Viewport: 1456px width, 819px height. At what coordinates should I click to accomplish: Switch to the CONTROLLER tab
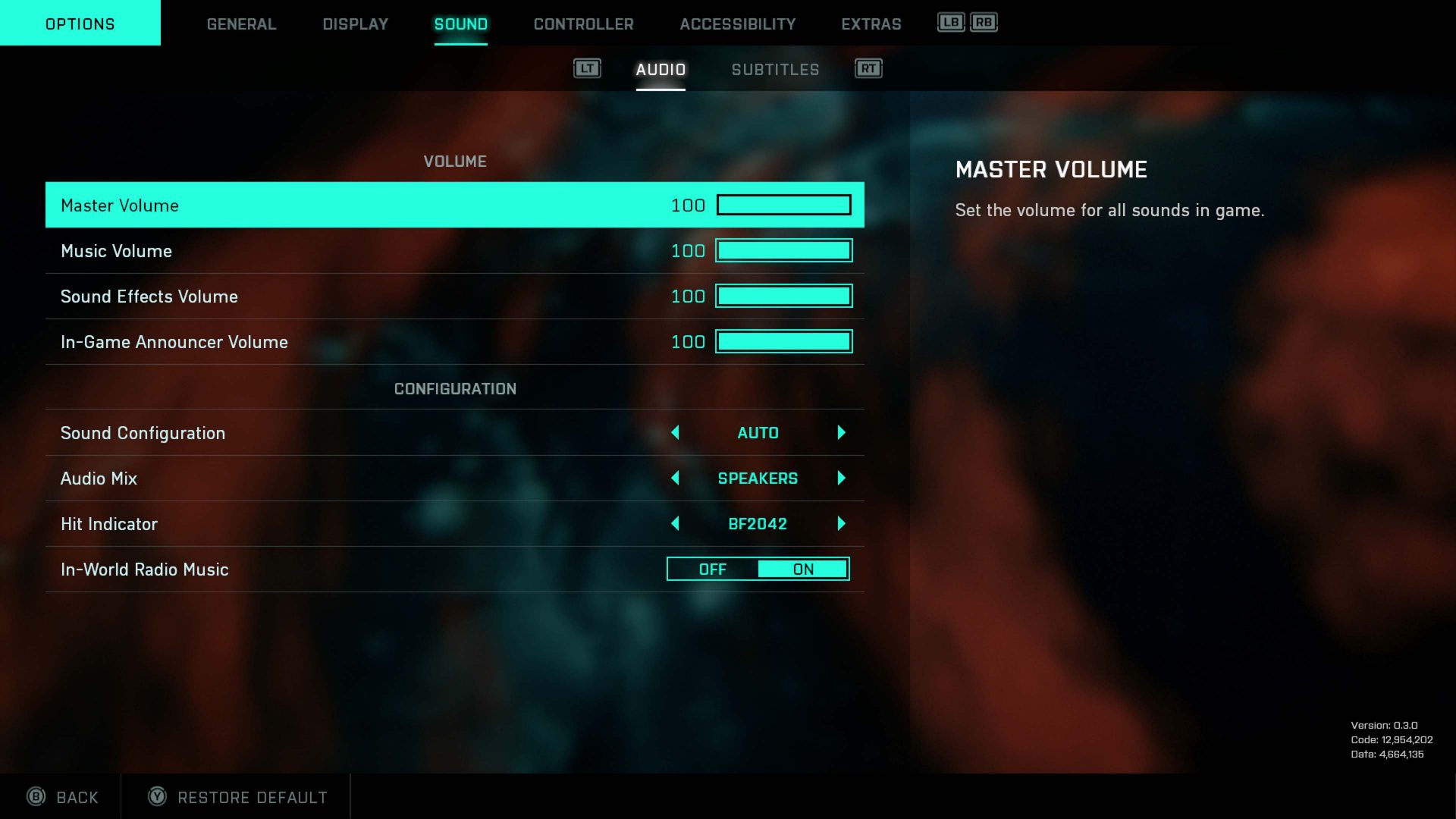click(583, 24)
